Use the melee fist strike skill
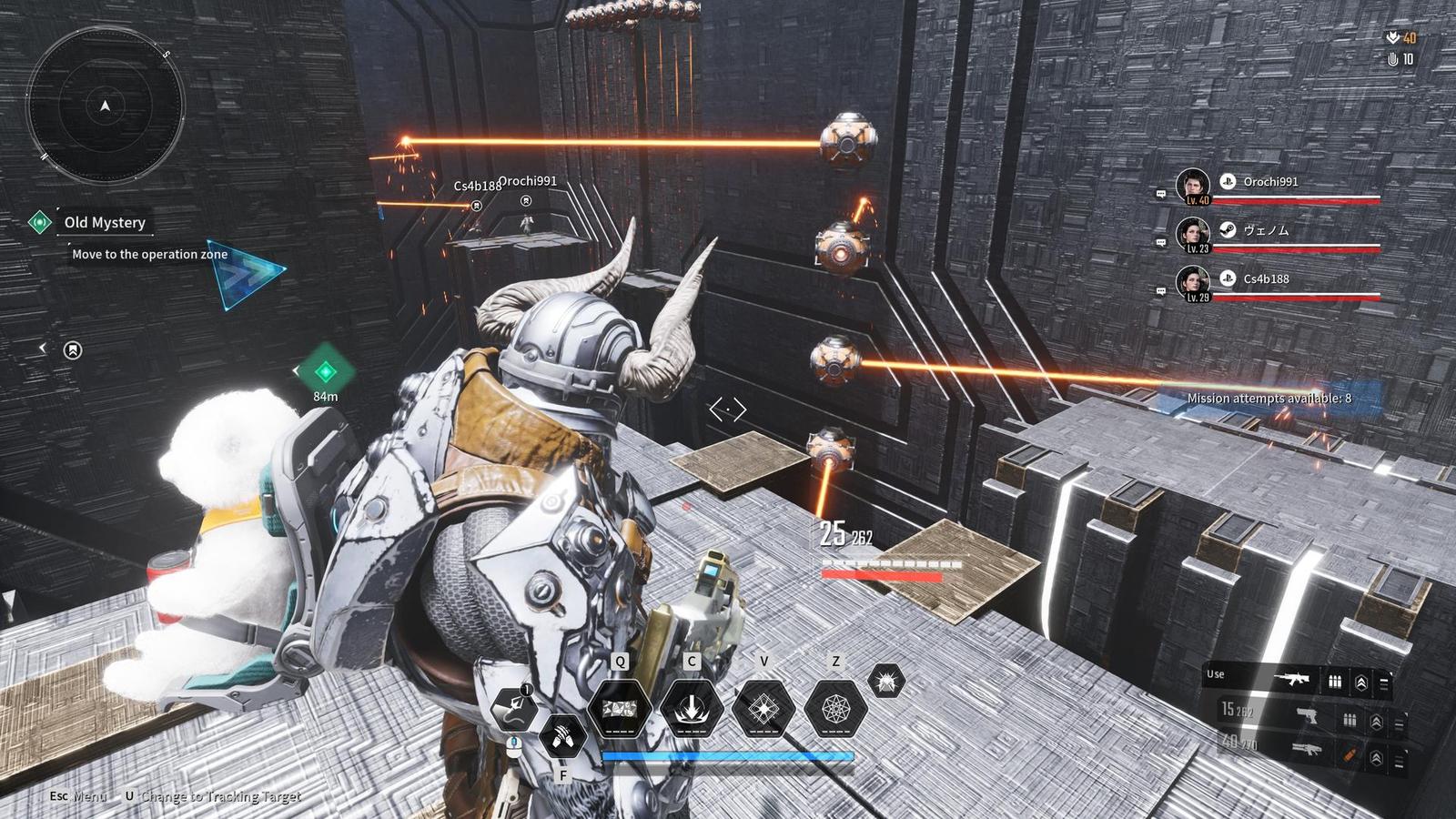The image size is (1456, 819). 562,735
